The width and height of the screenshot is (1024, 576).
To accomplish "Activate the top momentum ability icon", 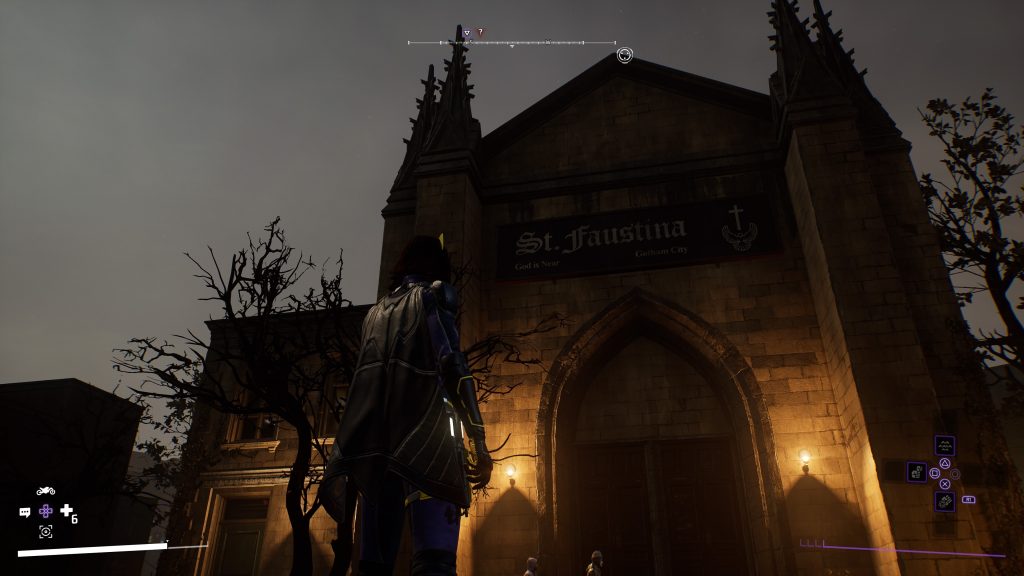I will [x=944, y=445].
